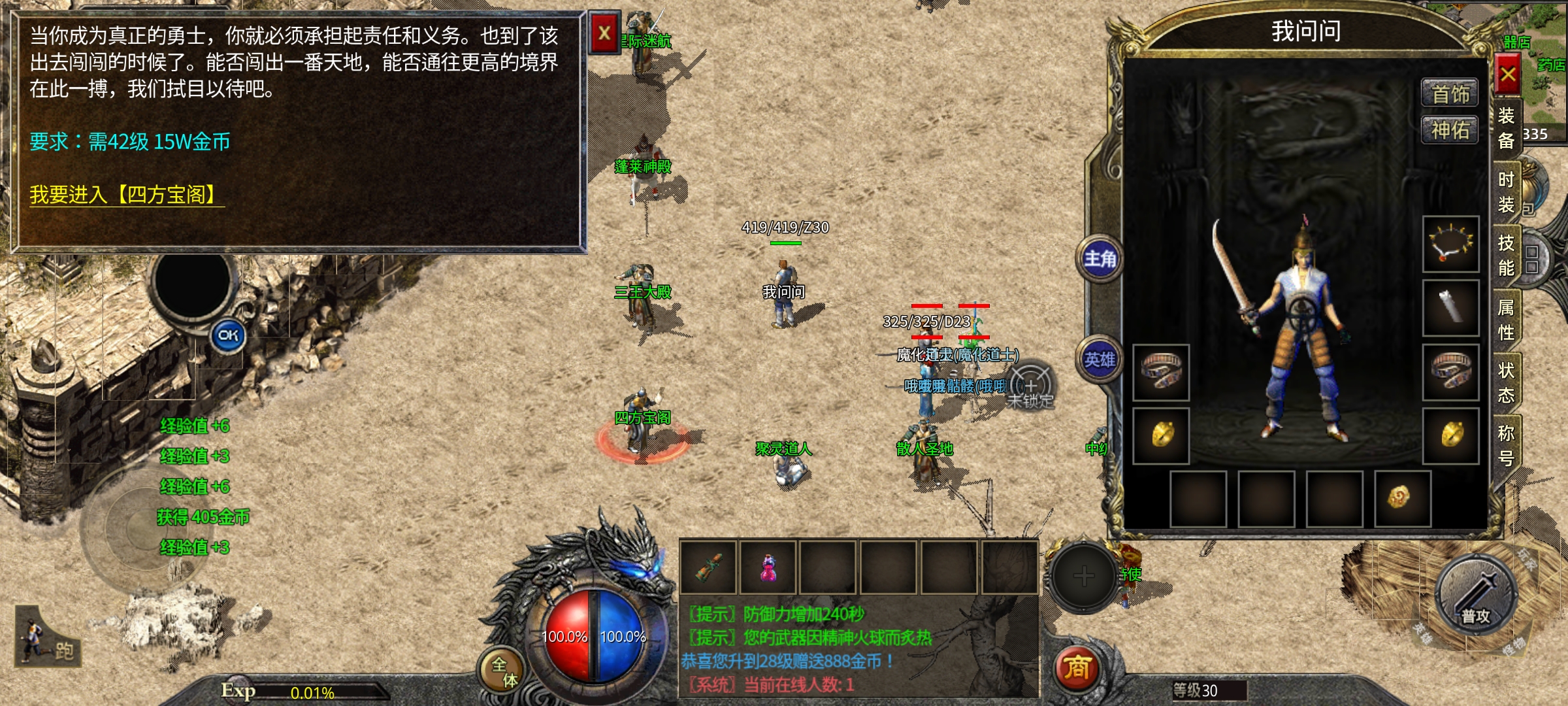Switch to the 技能 skills tab
This screenshot has width=1568, height=706.
pyautogui.click(x=1506, y=256)
